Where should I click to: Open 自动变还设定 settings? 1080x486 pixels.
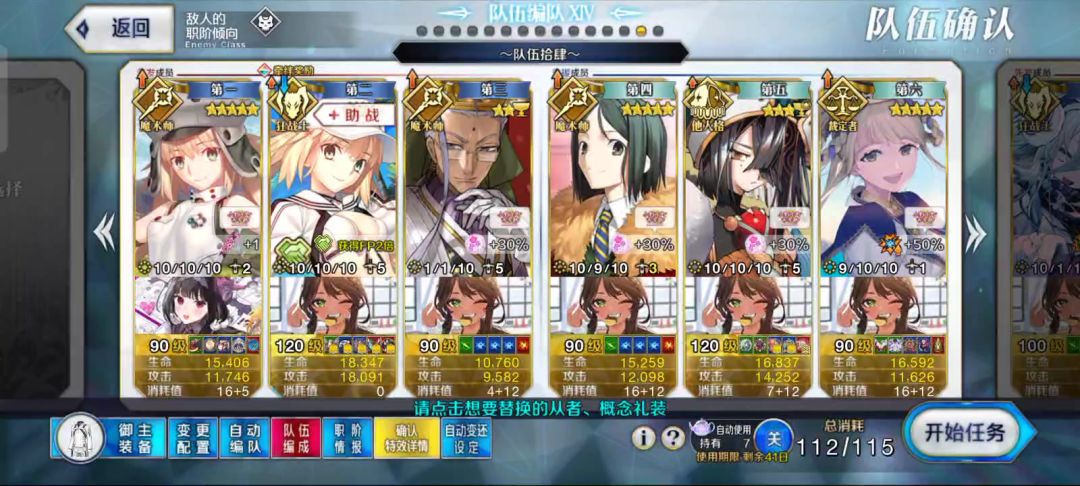pos(467,438)
